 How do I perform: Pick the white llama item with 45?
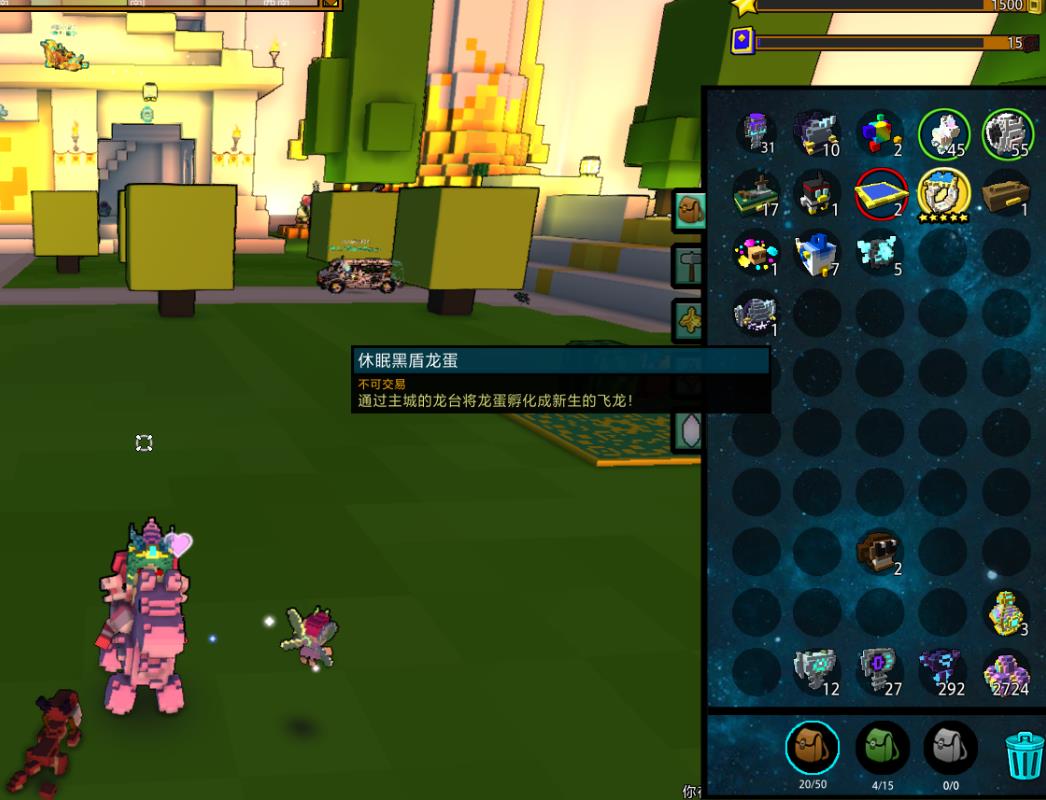[943, 133]
